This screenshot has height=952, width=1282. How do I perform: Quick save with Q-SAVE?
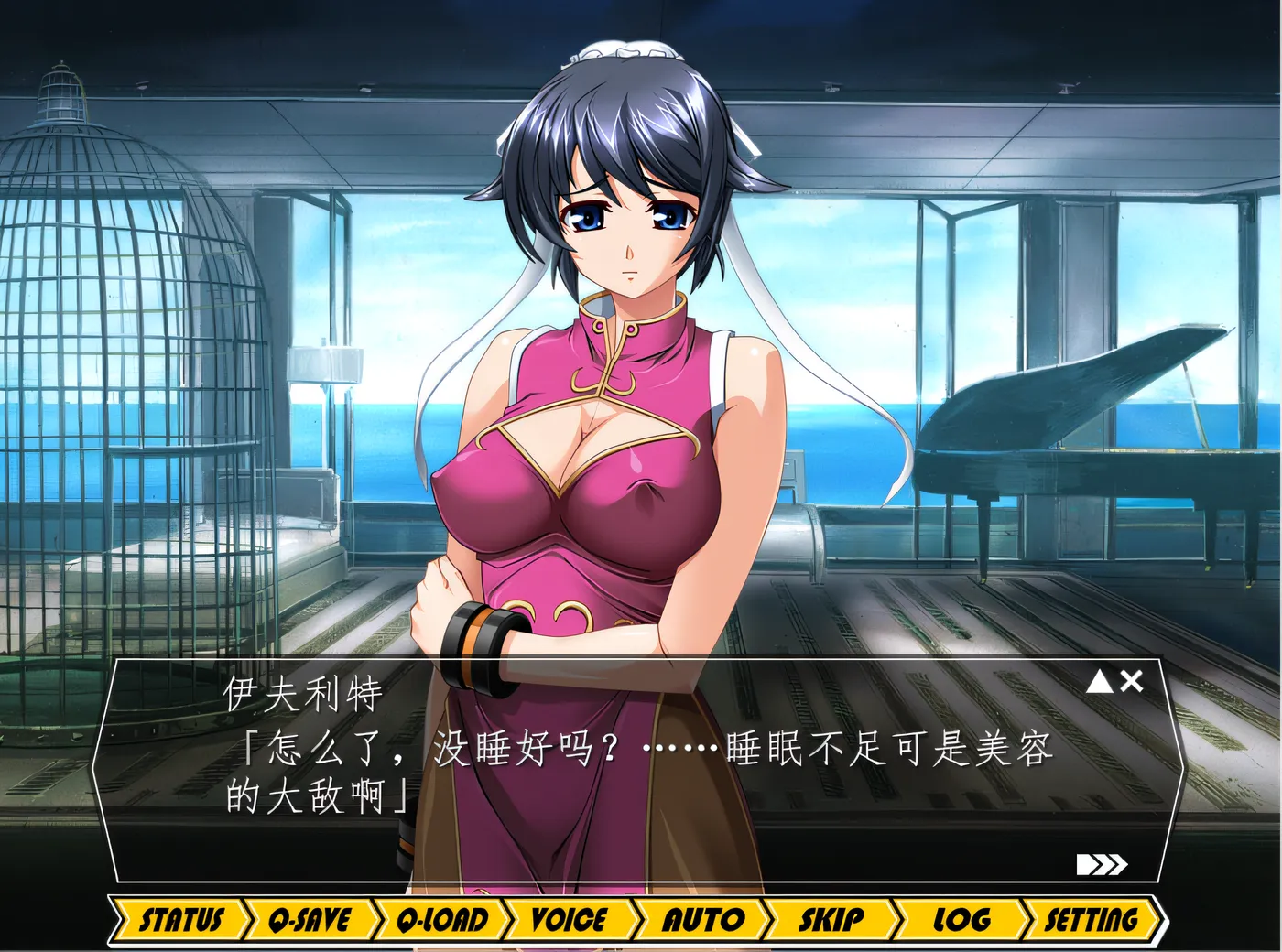[x=310, y=919]
